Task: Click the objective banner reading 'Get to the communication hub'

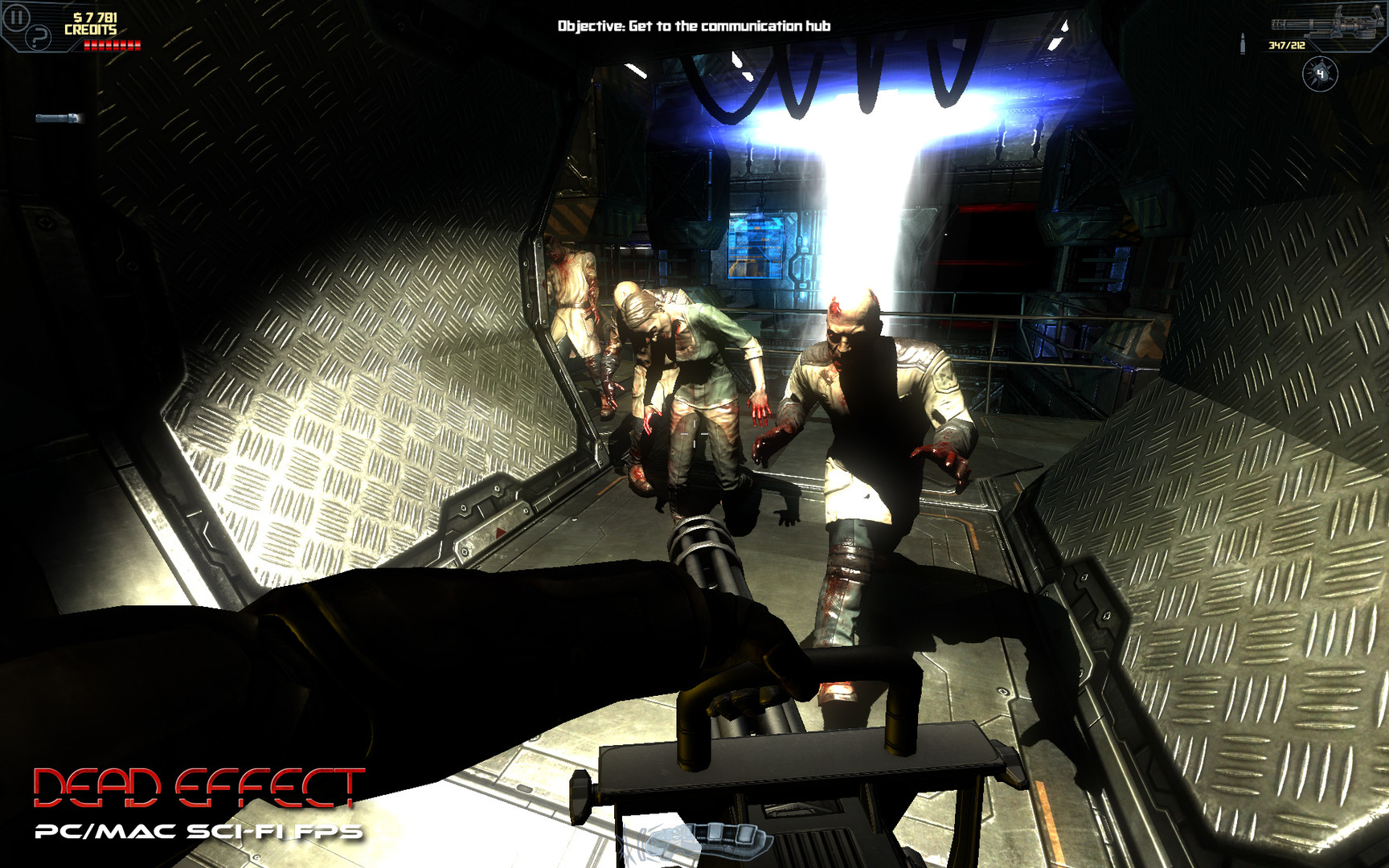Action: (x=694, y=25)
